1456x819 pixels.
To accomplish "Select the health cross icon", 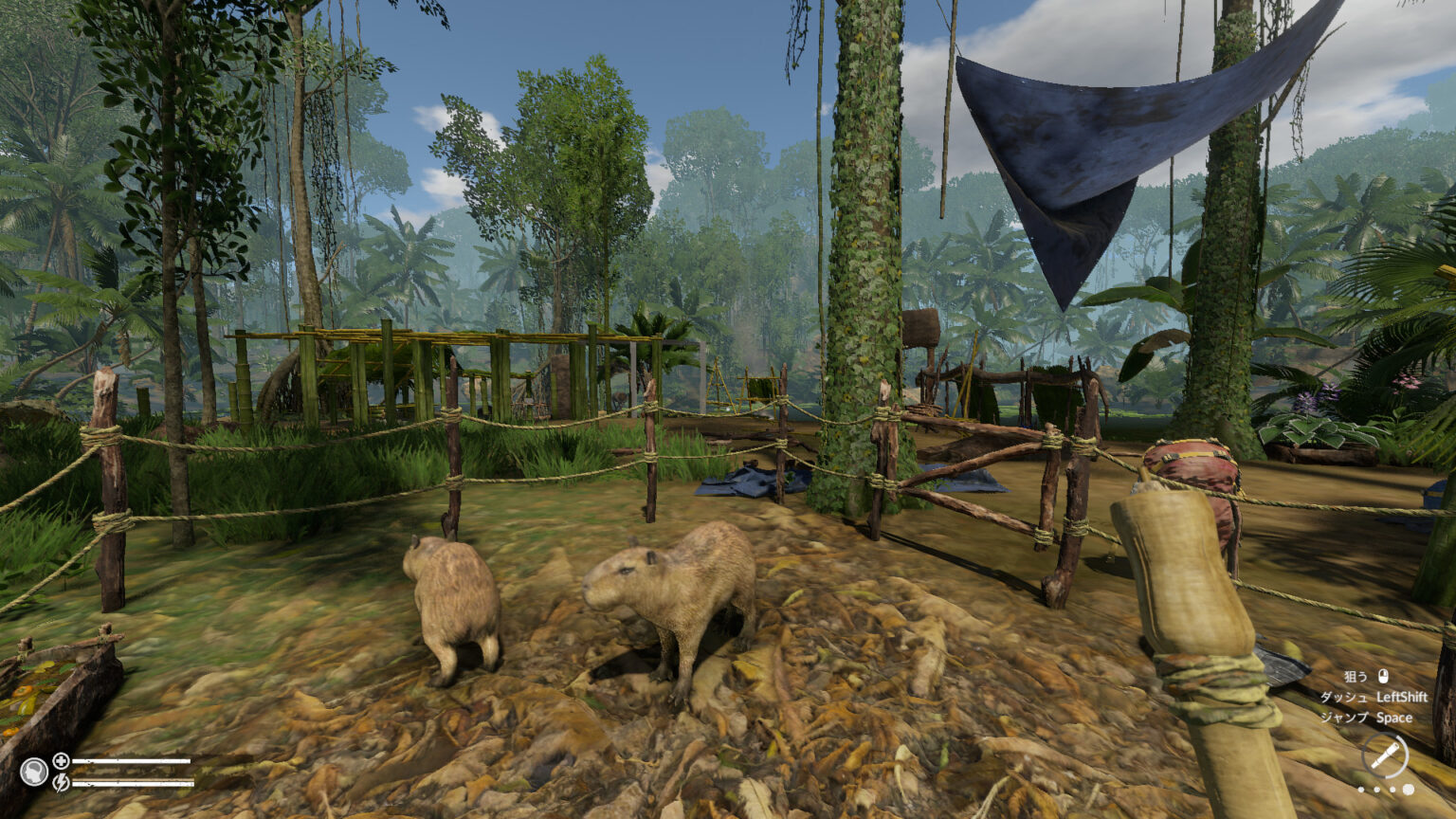I will tap(61, 760).
